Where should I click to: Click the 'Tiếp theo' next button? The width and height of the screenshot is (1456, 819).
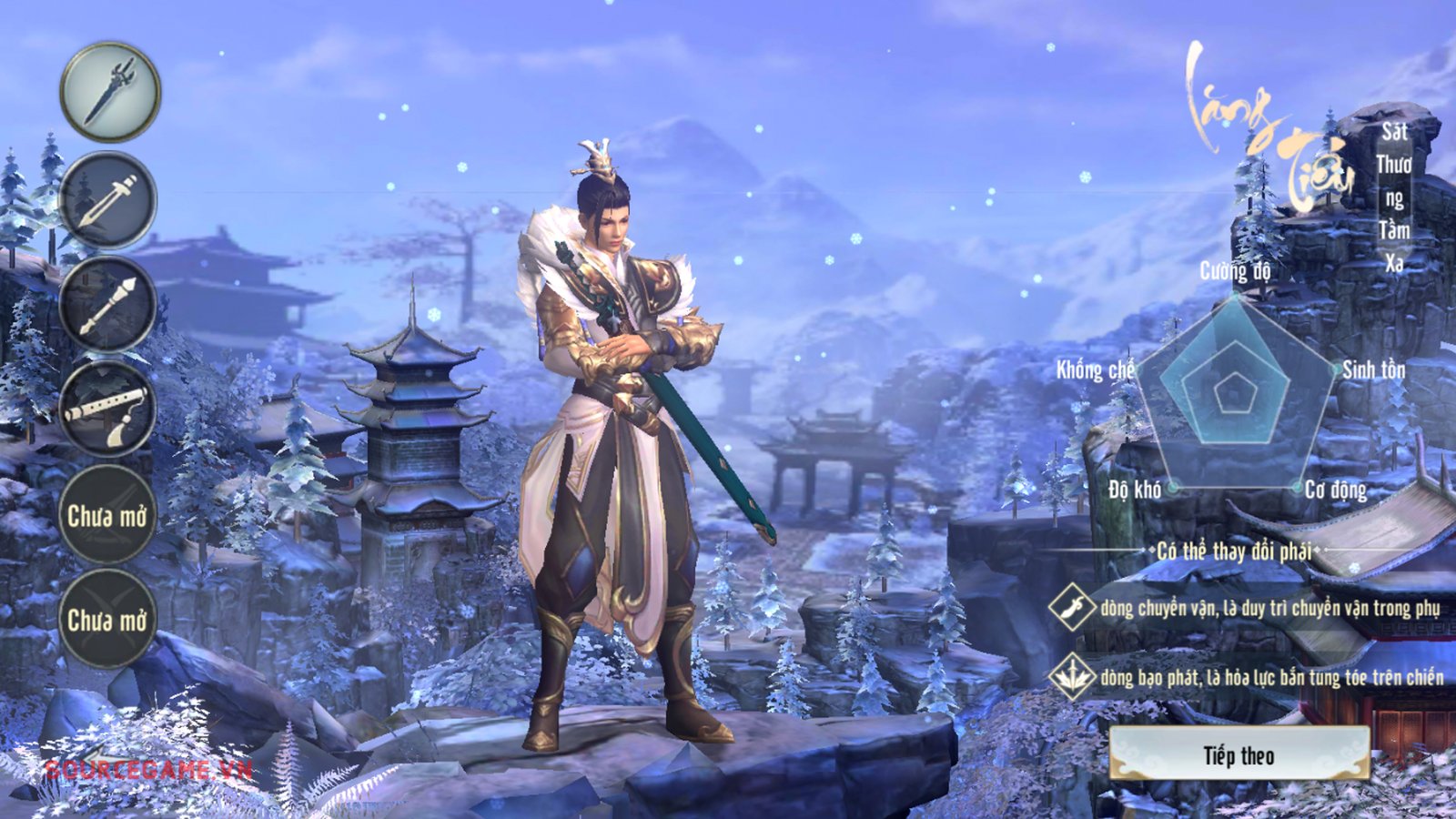1239,754
